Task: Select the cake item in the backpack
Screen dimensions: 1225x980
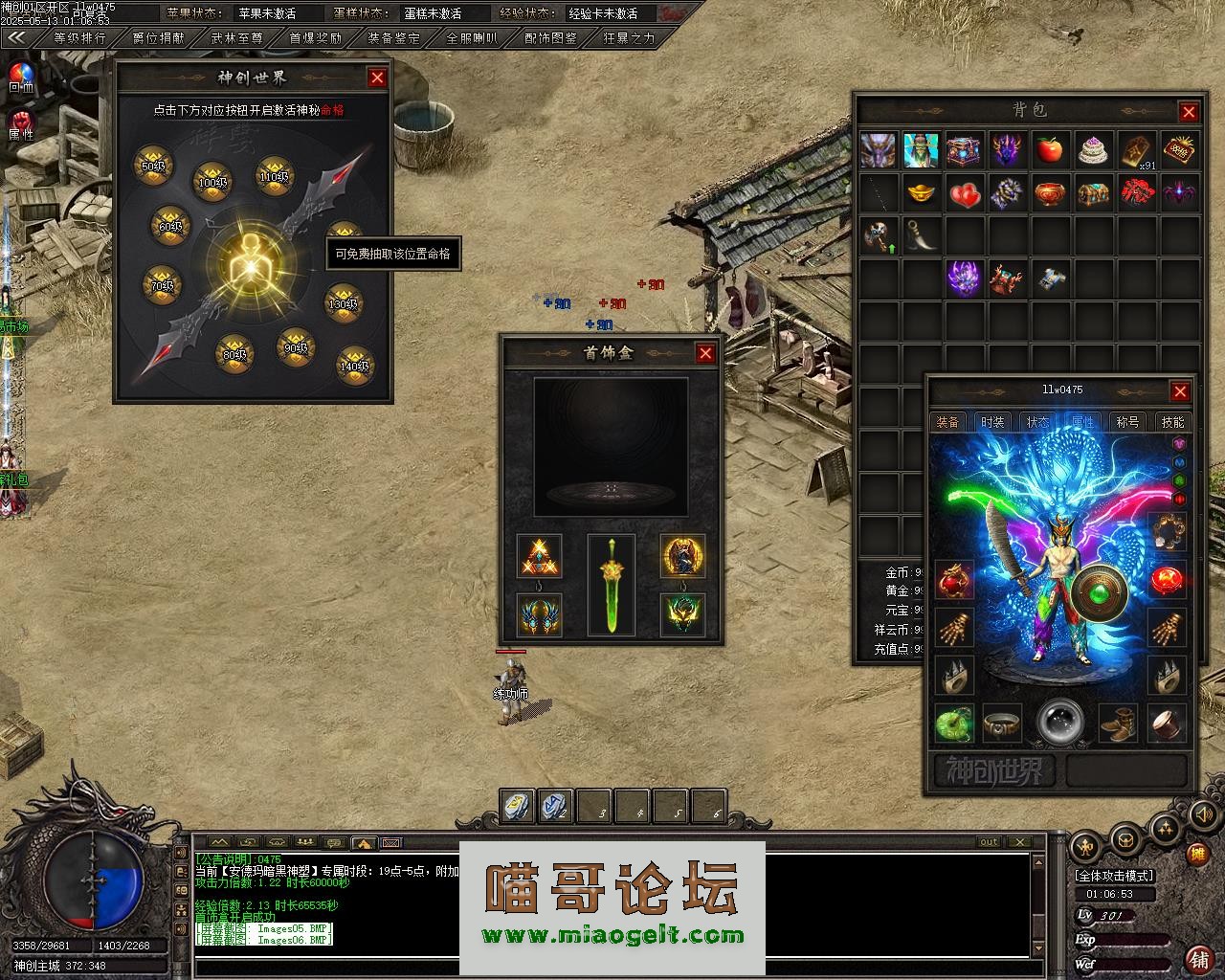Action: point(1093,151)
